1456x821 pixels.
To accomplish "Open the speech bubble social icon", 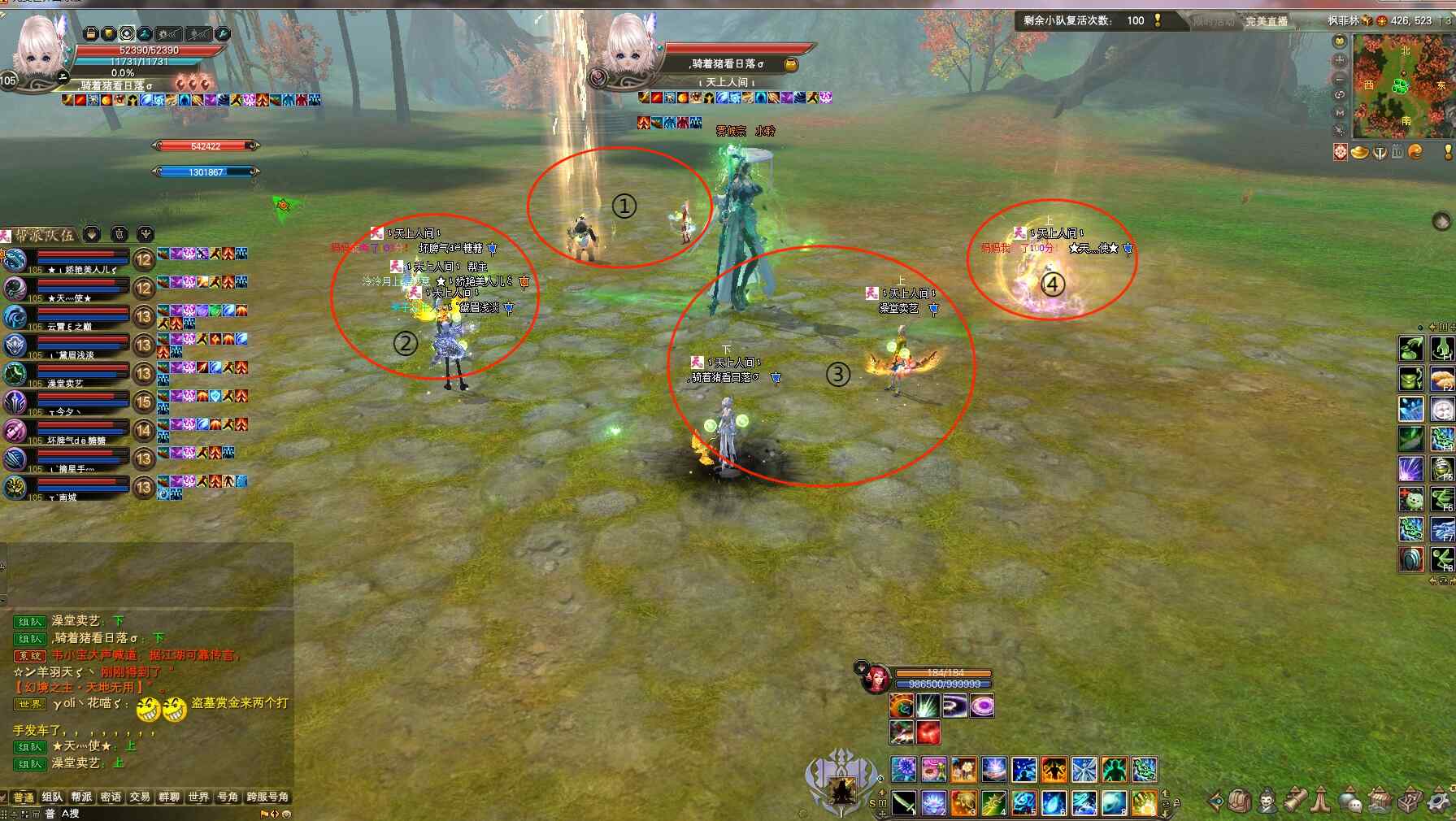I will coord(1350,801).
